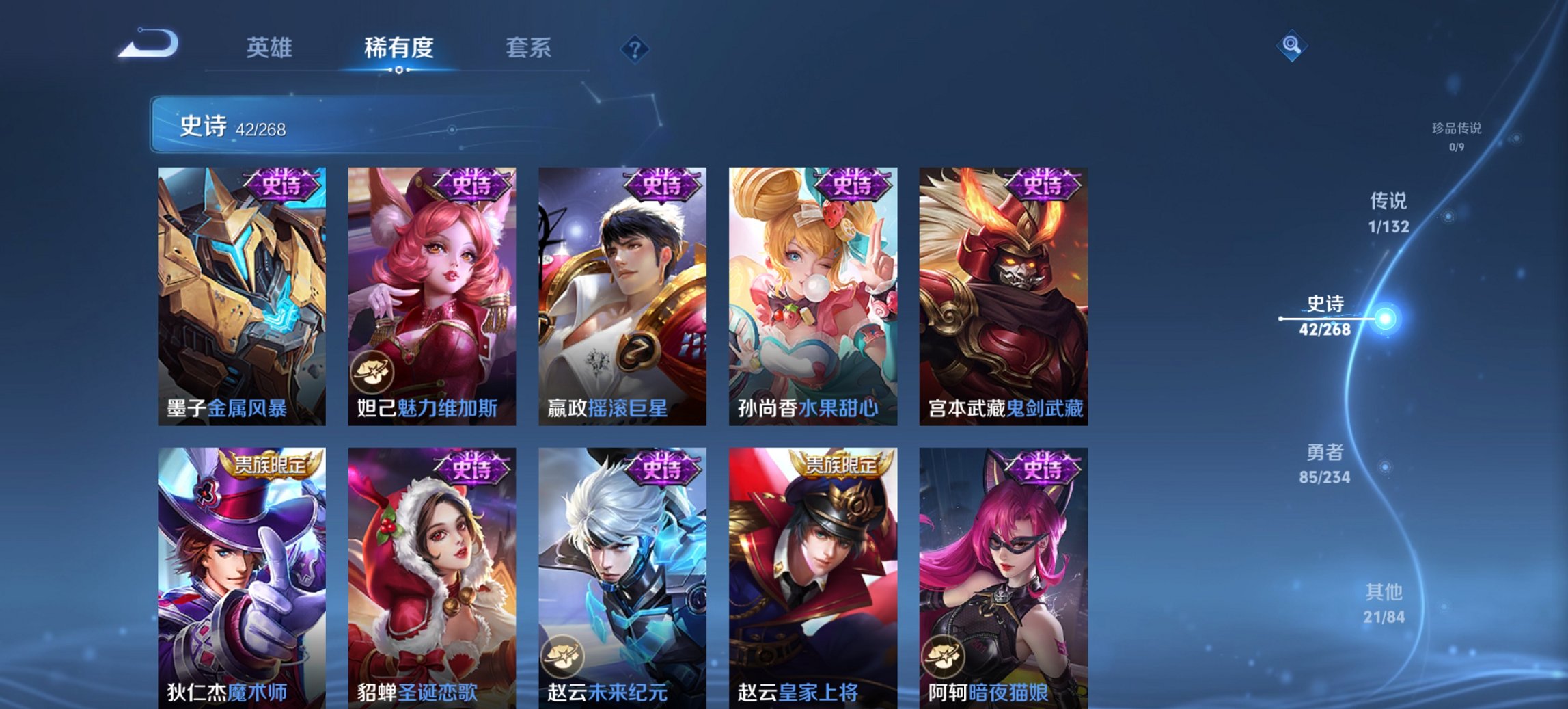Viewport: 1568px width, 709px height.
Task: Click the question mark help icon
Action: point(635,49)
